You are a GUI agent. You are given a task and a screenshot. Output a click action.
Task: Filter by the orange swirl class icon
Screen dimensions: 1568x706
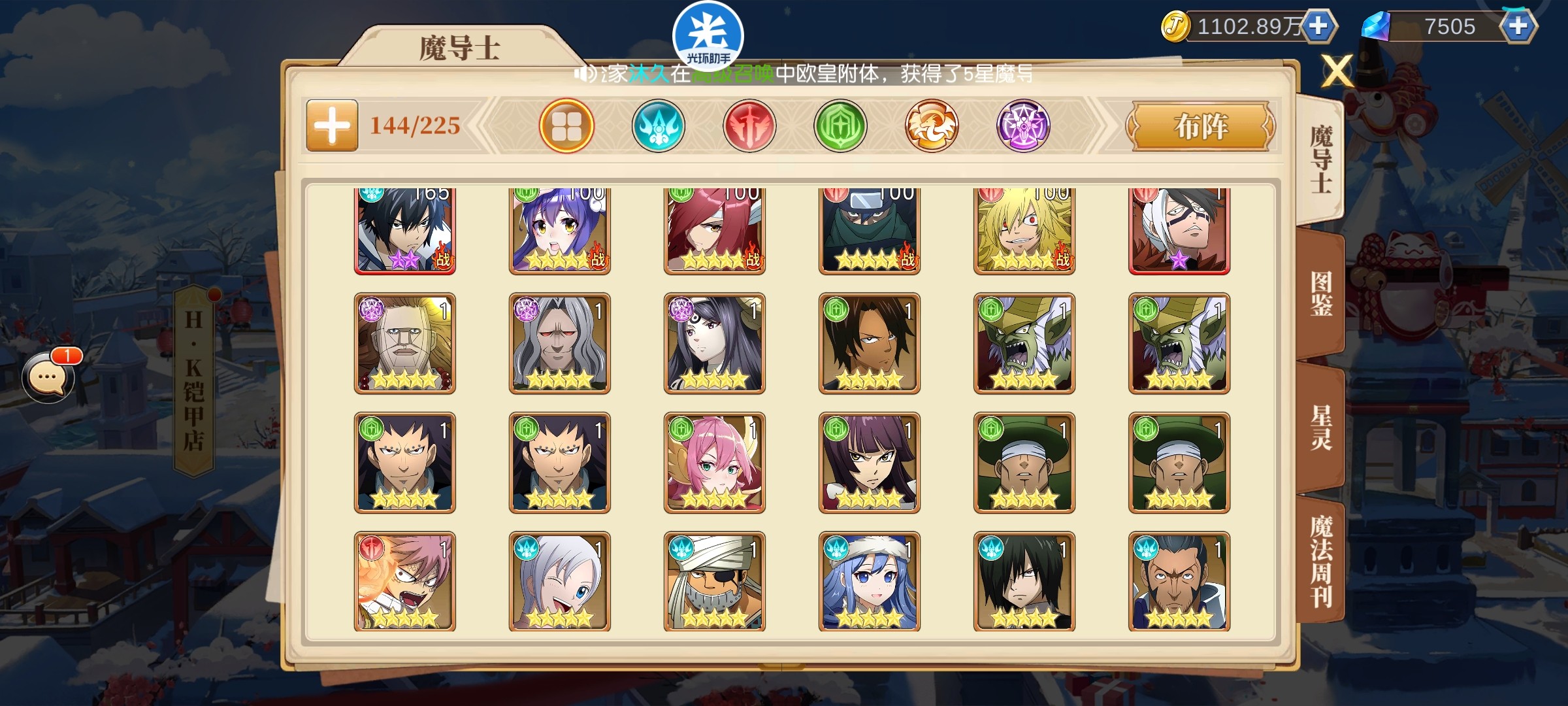(932, 126)
